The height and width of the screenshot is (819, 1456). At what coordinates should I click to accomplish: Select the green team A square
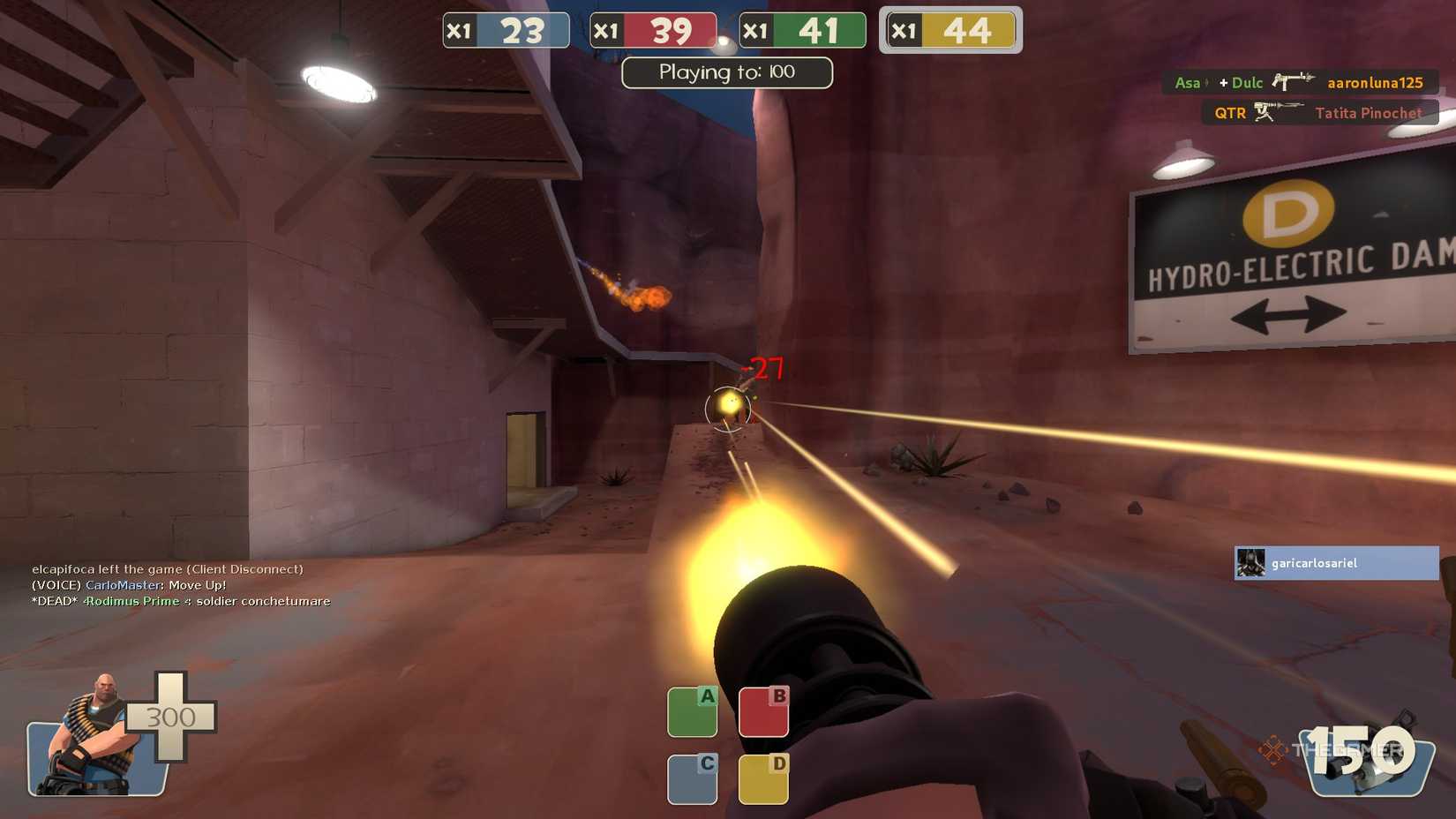(693, 710)
